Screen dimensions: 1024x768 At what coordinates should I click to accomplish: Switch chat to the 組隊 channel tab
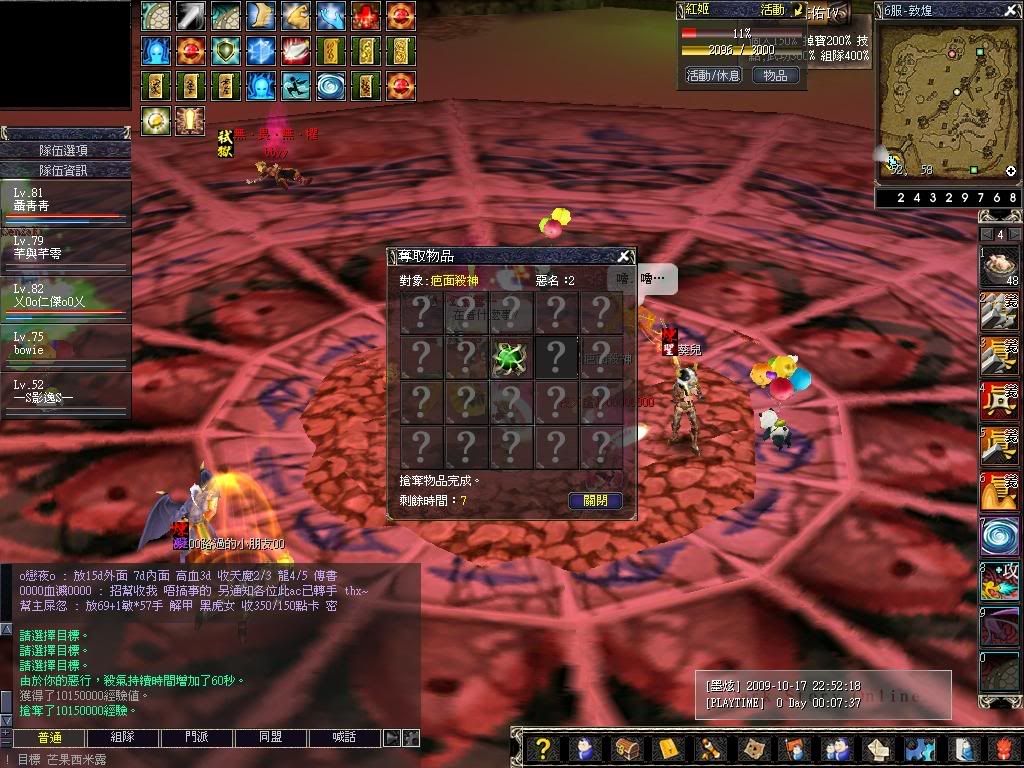[x=122, y=738]
